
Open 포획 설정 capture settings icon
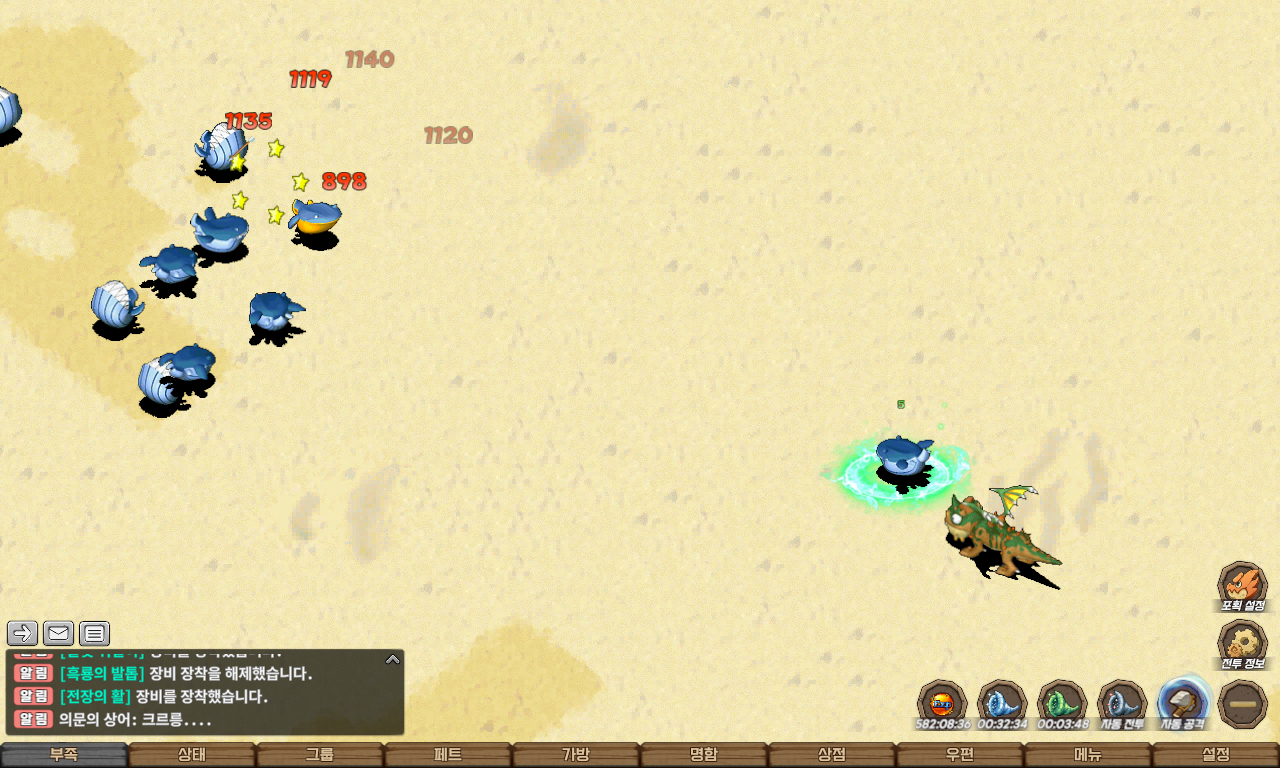pos(1242,584)
